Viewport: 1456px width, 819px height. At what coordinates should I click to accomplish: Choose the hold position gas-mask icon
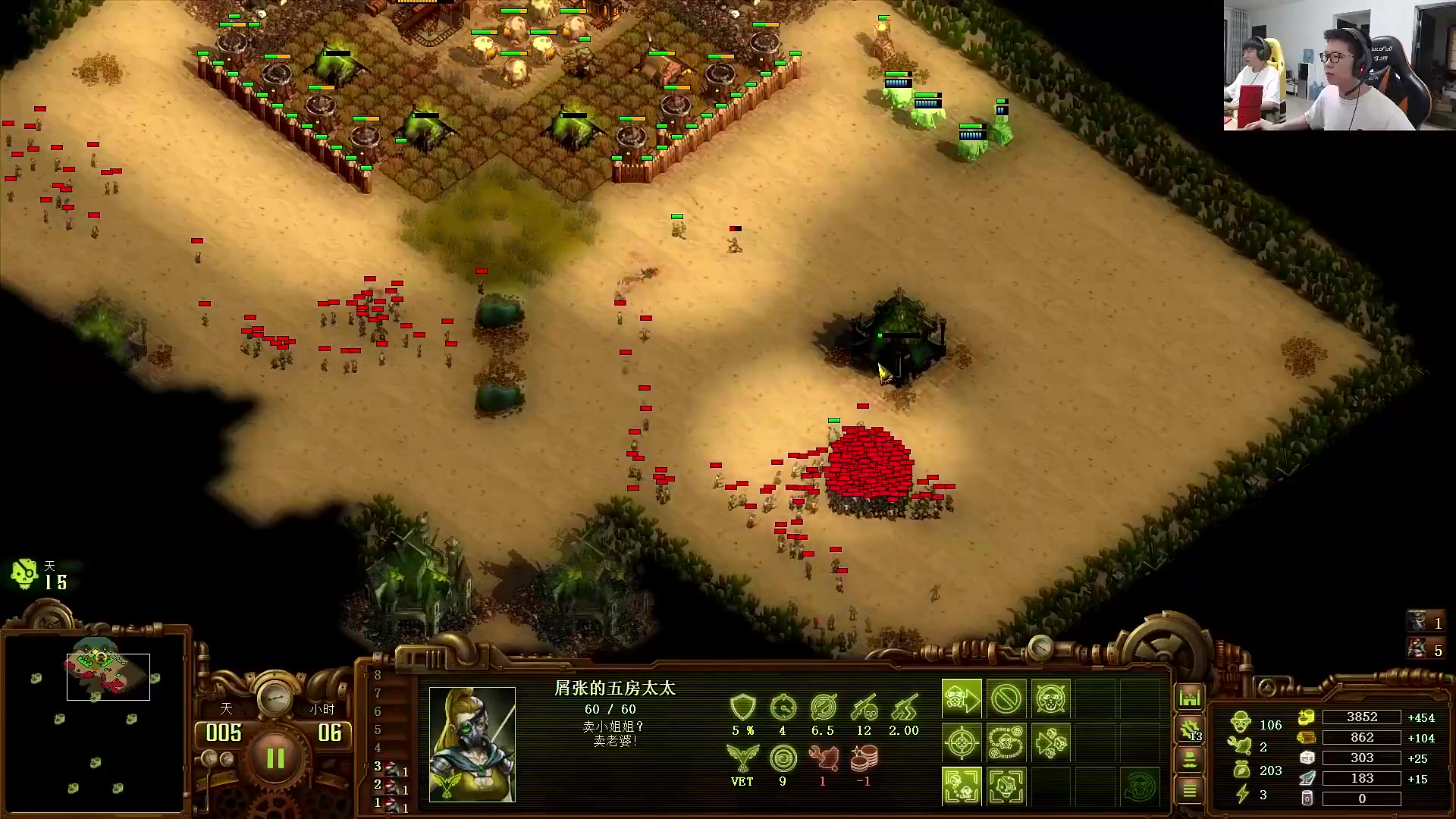(x=1050, y=698)
